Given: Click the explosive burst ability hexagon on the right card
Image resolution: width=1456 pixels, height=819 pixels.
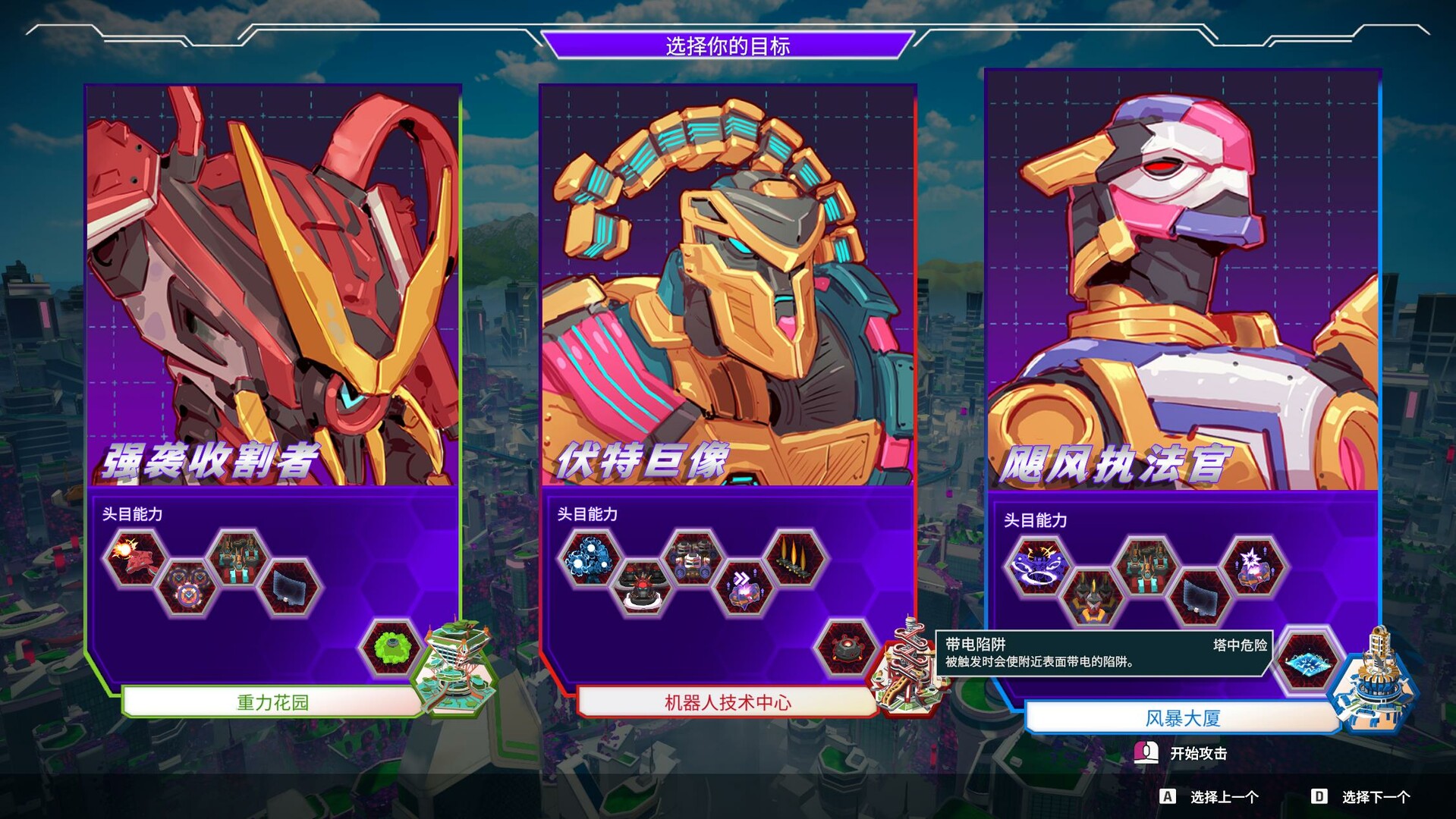Looking at the screenshot, I should pyautogui.click(x=1252, y=564).
